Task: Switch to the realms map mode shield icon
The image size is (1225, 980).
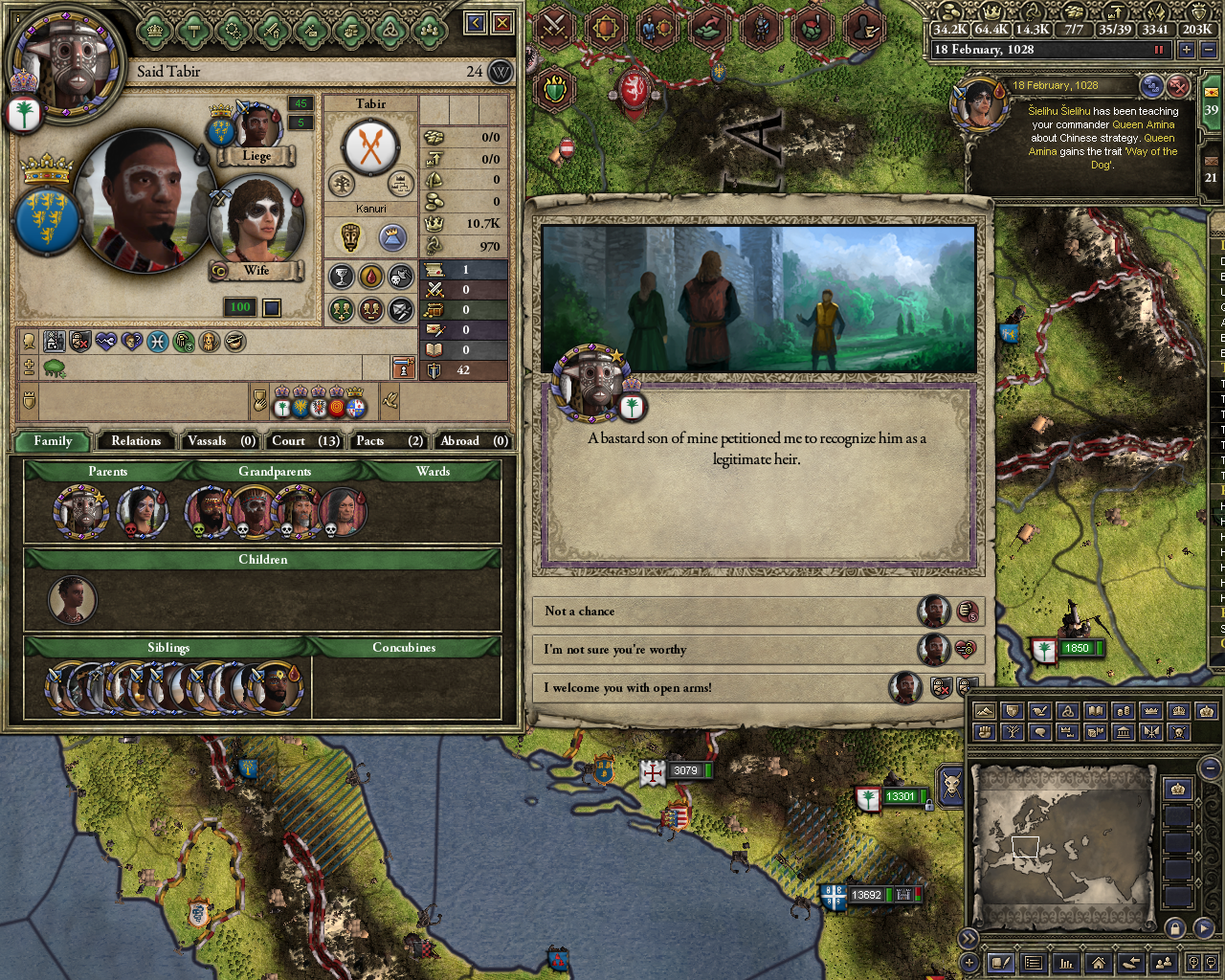Action: [1012, 711]
